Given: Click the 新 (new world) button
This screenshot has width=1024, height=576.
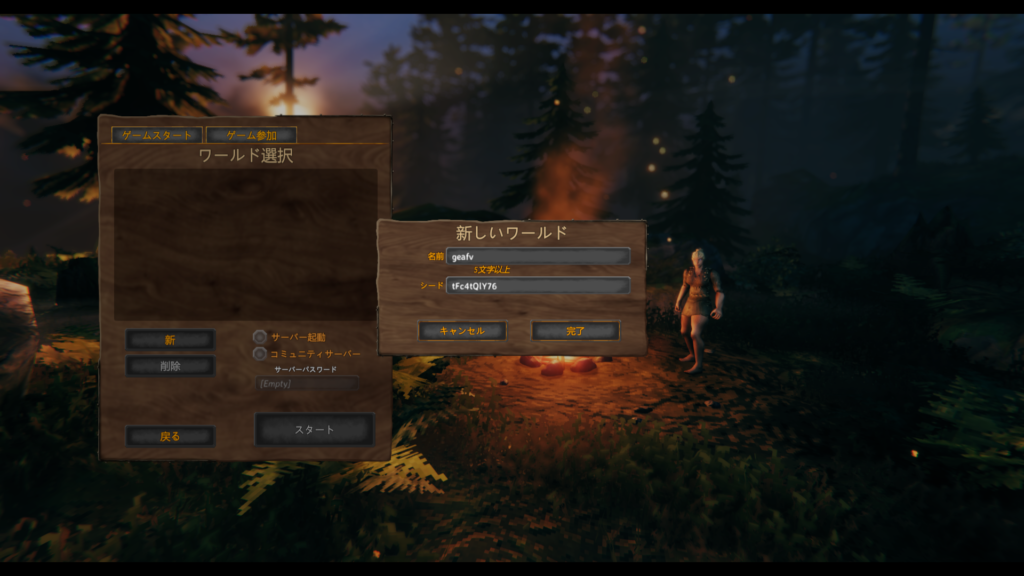Looking at the screenshot, I should pyautogui.click(x=170, y=340).
